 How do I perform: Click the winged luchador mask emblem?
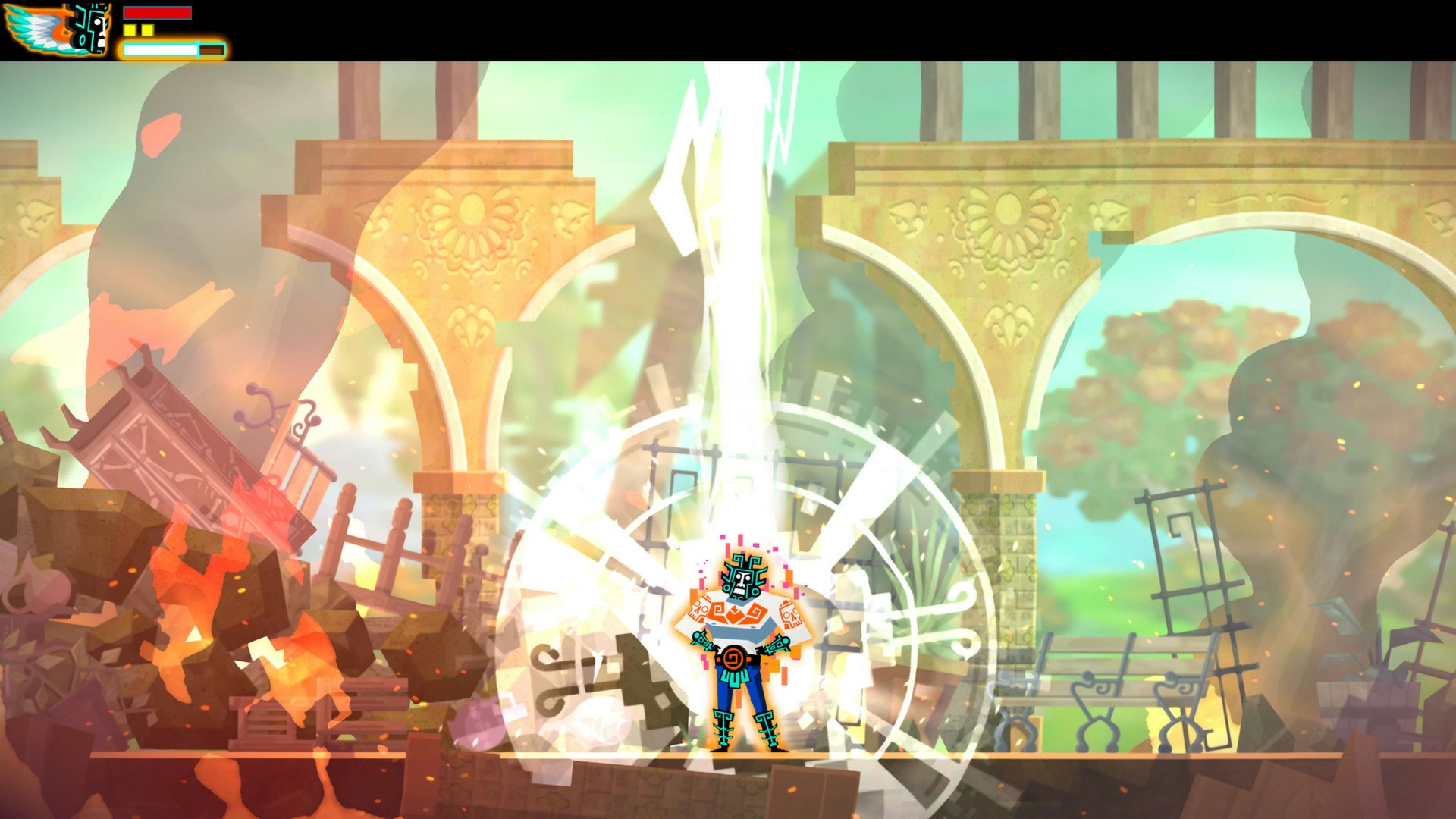[x=57, y=29]
